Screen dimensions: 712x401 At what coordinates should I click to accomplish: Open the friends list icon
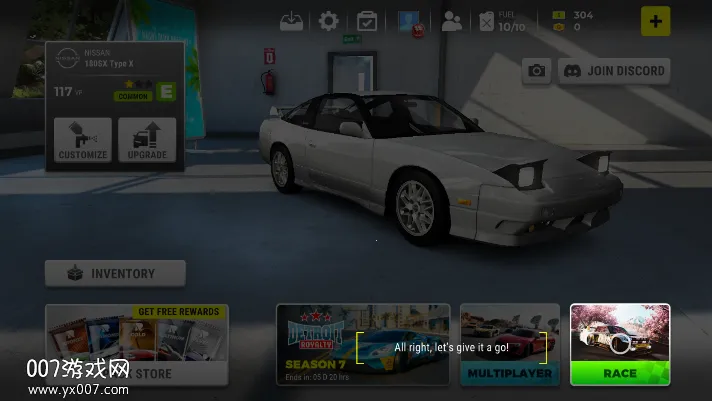451,20
